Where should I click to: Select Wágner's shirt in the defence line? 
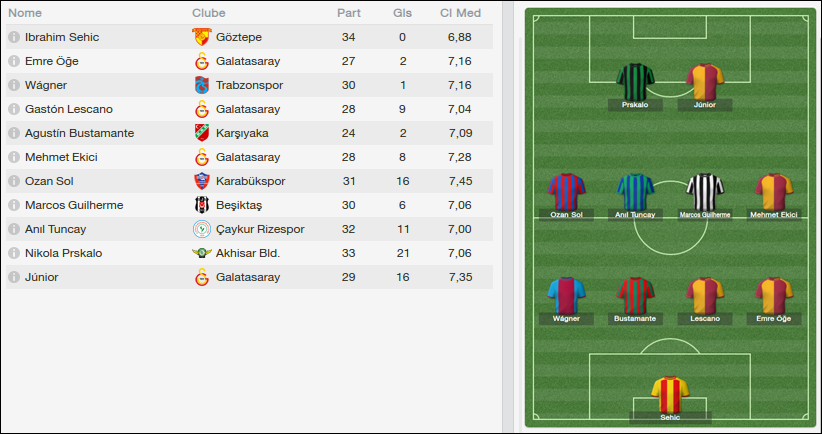click(x=565, y=296)
